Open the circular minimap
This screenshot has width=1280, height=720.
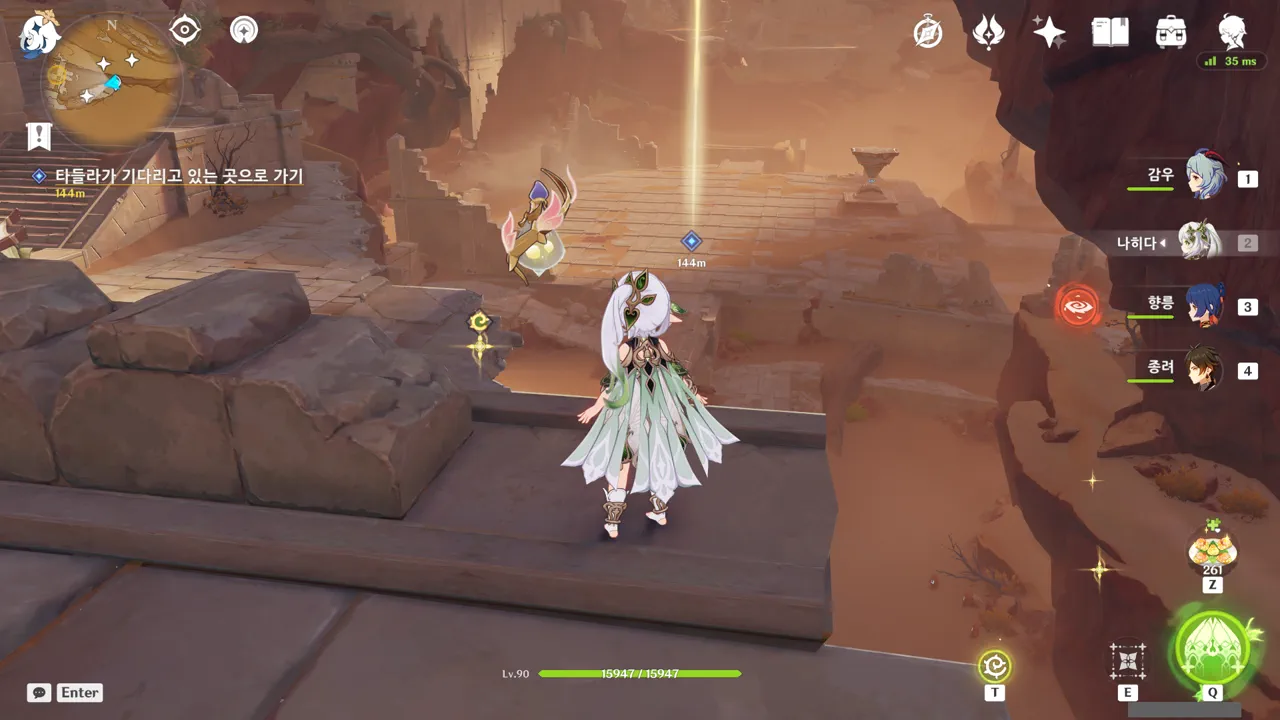pos(111,80)
